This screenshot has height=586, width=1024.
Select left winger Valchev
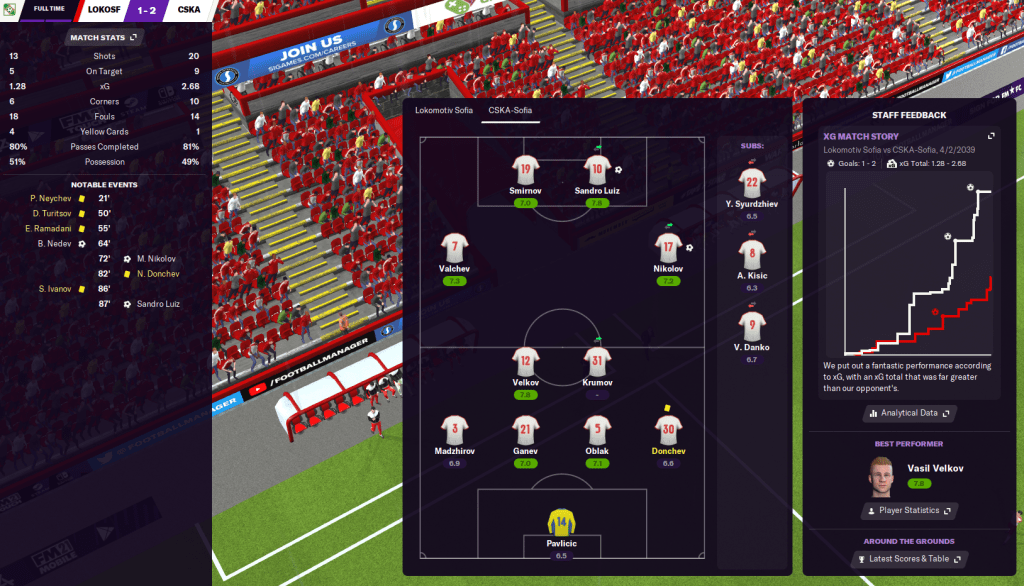[455, 247]
